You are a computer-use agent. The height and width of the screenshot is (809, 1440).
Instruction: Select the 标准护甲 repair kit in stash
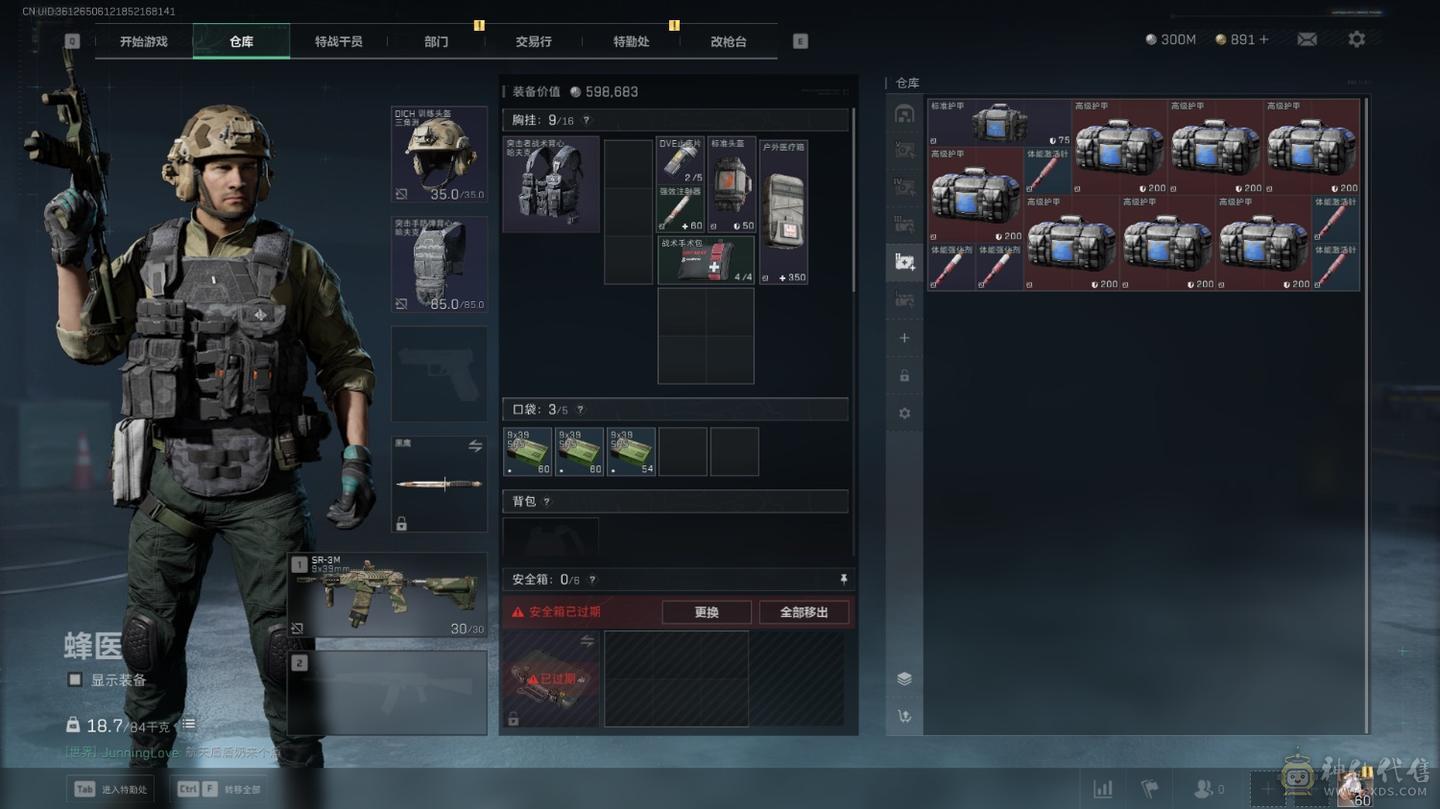999,123
